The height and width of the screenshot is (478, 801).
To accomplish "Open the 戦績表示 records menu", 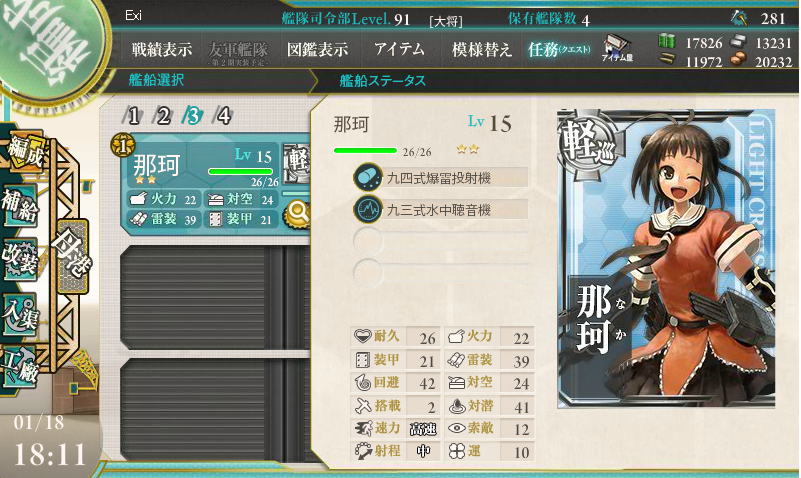I will point(162,49).
